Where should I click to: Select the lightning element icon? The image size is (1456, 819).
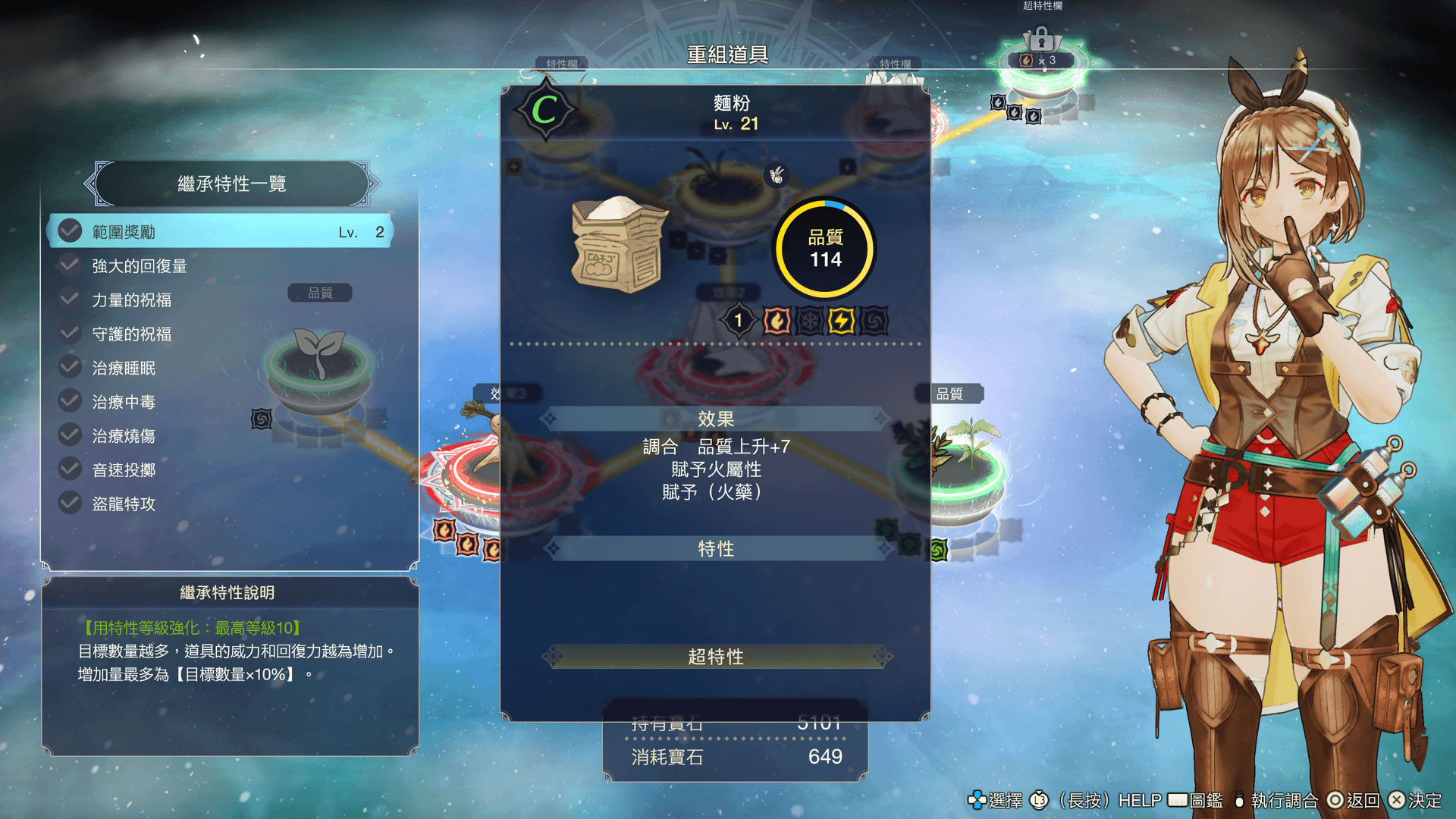point(841,322)
